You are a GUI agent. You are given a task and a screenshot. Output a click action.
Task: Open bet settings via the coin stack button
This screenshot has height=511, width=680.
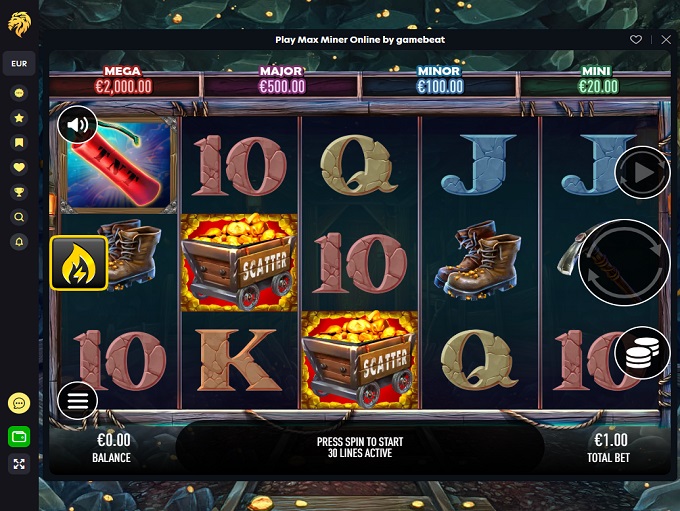[642, 352]
